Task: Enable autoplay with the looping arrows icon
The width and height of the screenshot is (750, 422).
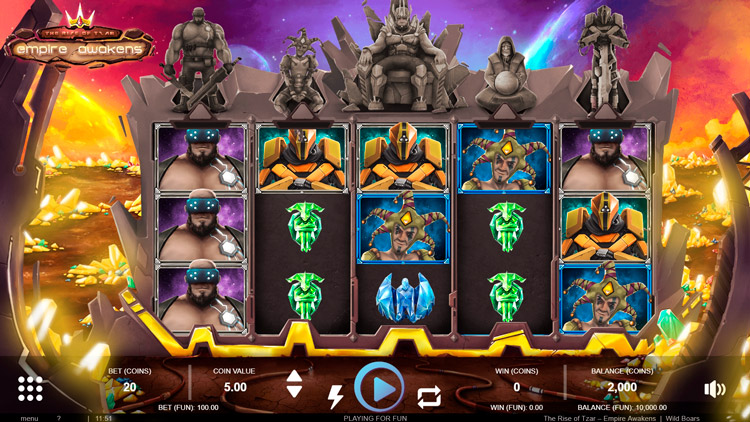Action: (429, 397)
